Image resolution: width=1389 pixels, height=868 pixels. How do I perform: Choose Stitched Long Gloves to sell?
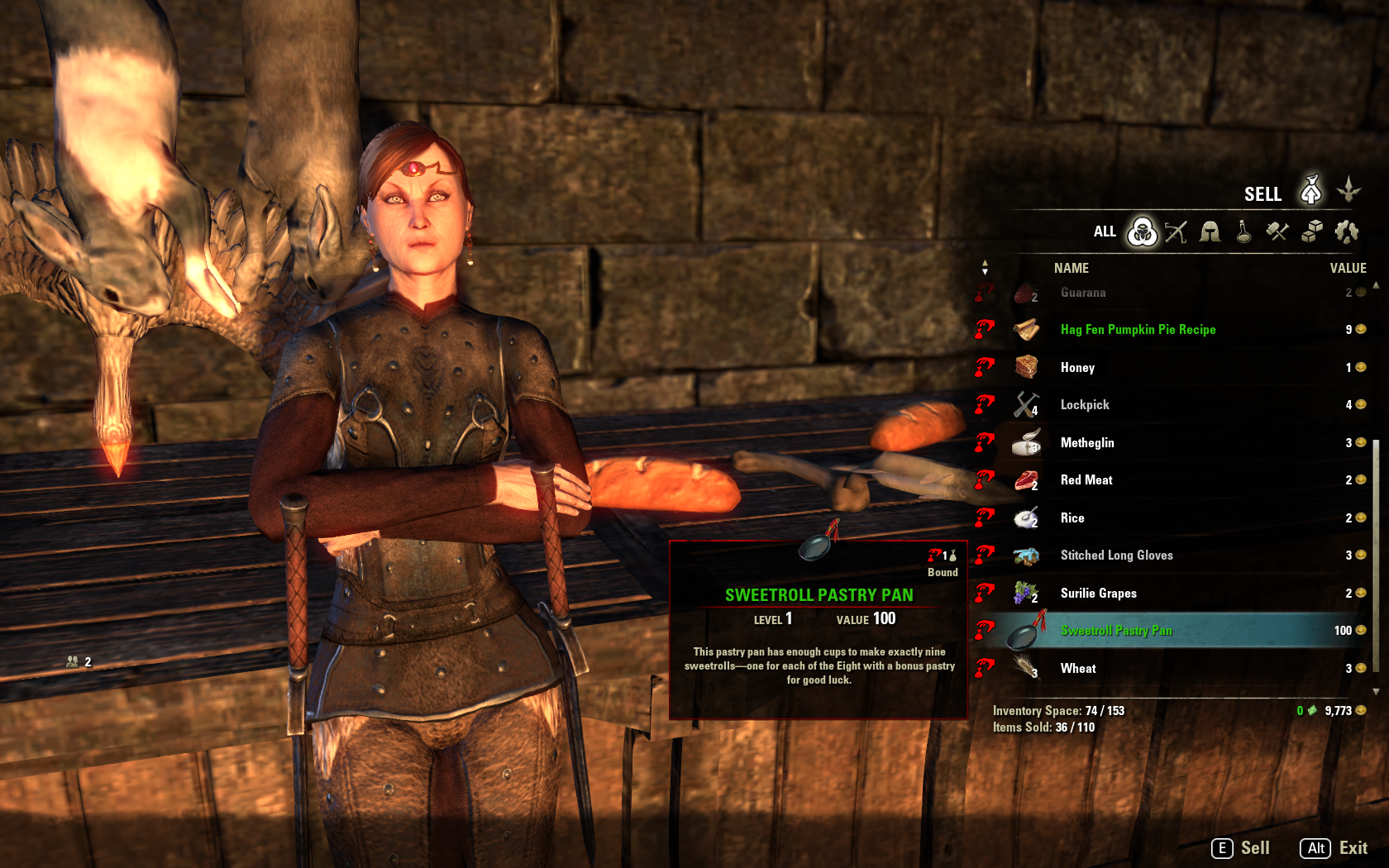point(1116,556)
